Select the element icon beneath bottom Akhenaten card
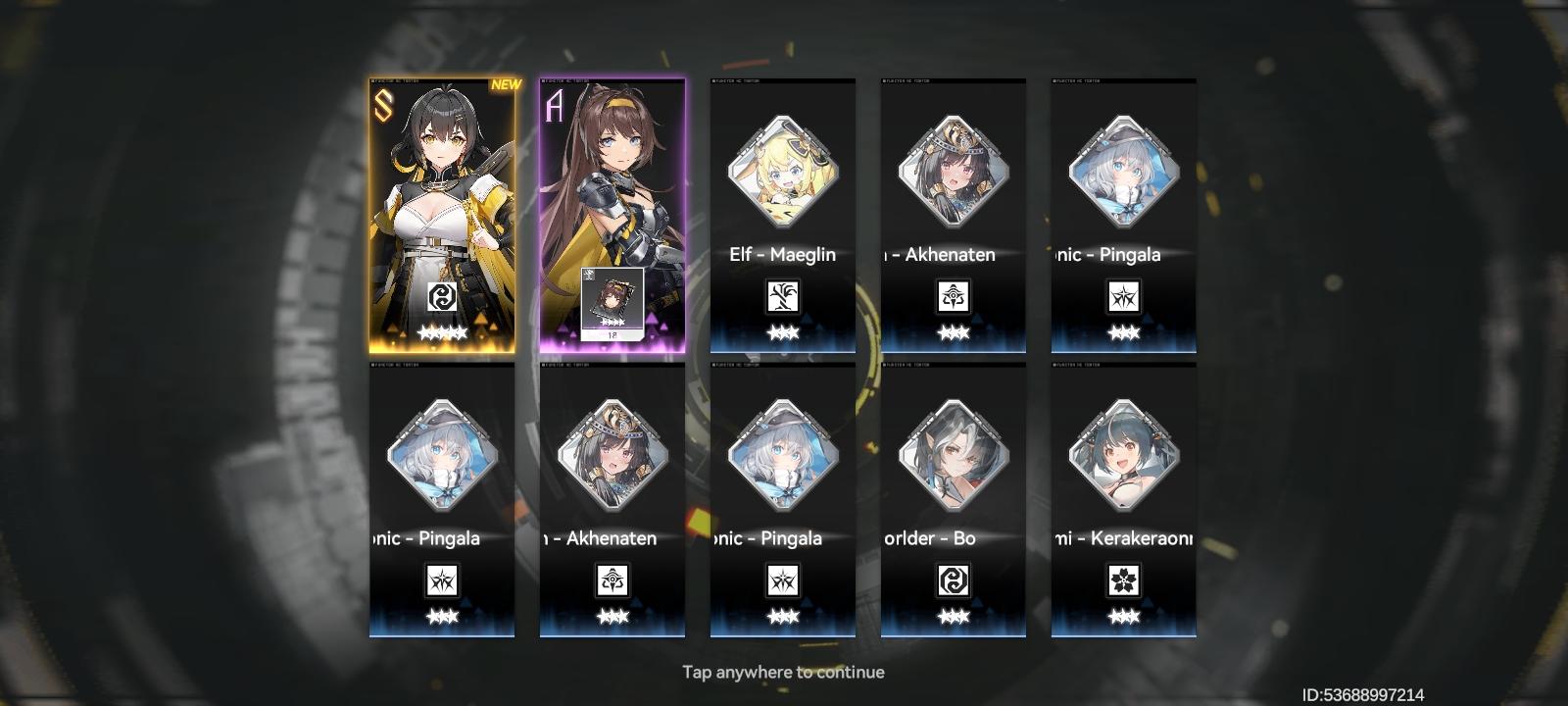 tap(610, 580)
